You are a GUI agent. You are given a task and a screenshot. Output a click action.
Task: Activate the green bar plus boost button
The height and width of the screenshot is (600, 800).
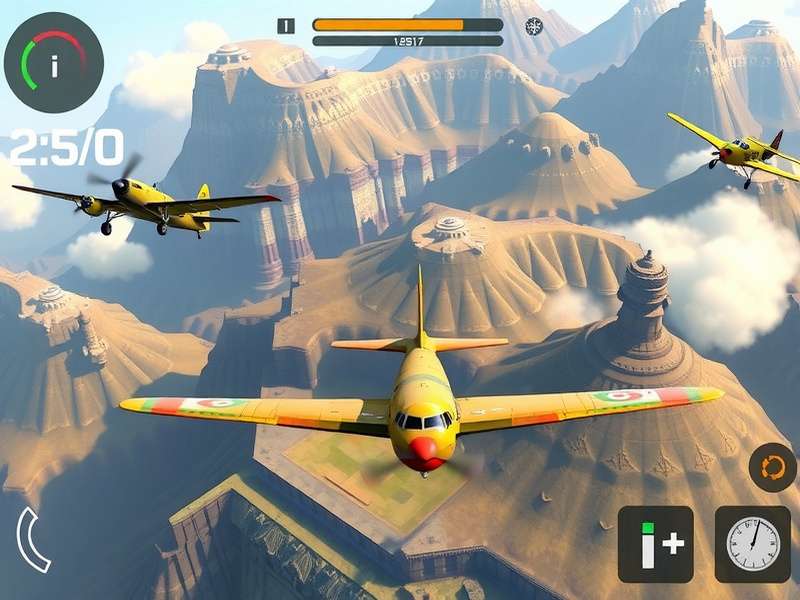(655, 544)
